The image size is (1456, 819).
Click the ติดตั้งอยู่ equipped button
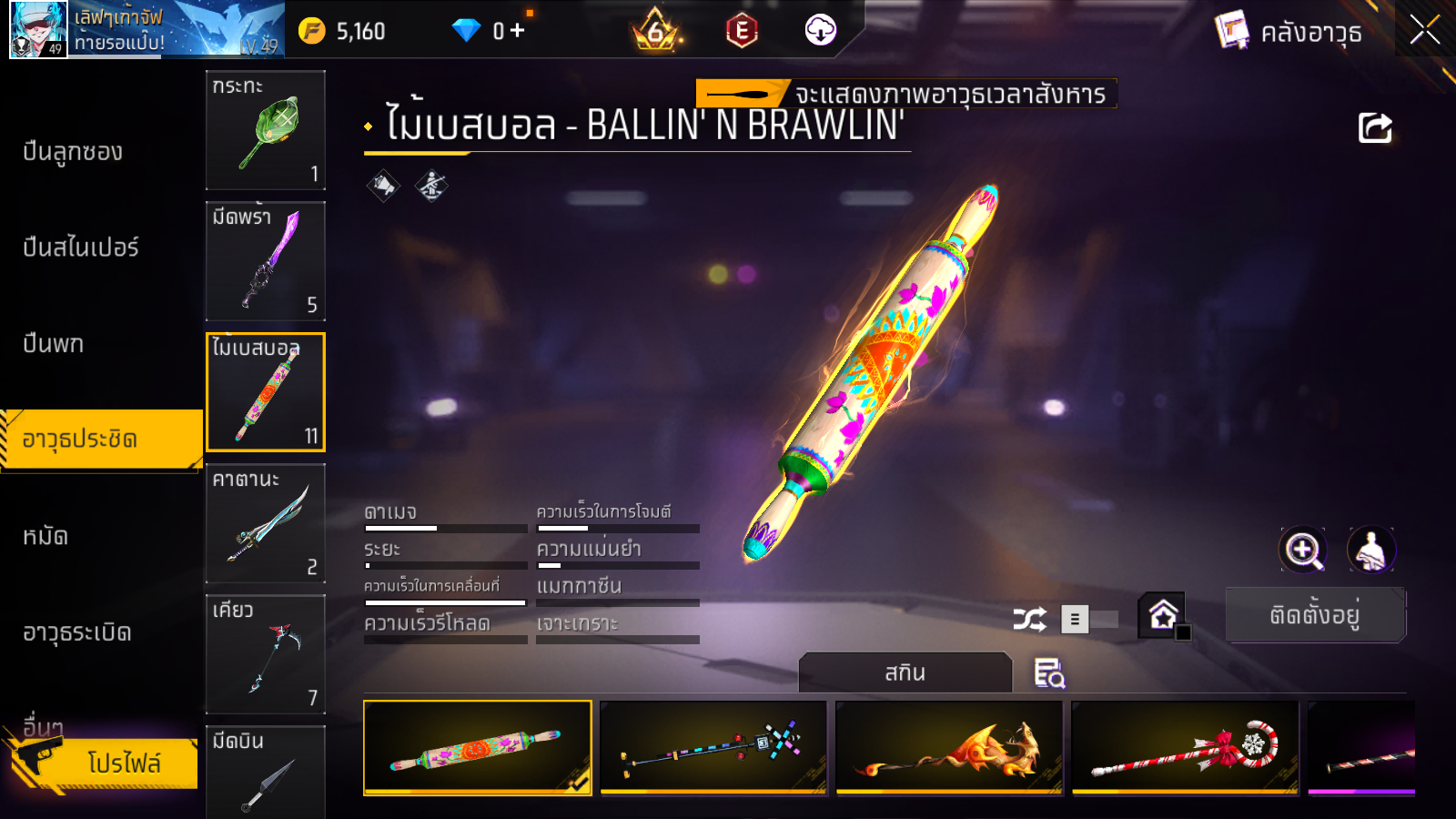tap(1315, 615)
